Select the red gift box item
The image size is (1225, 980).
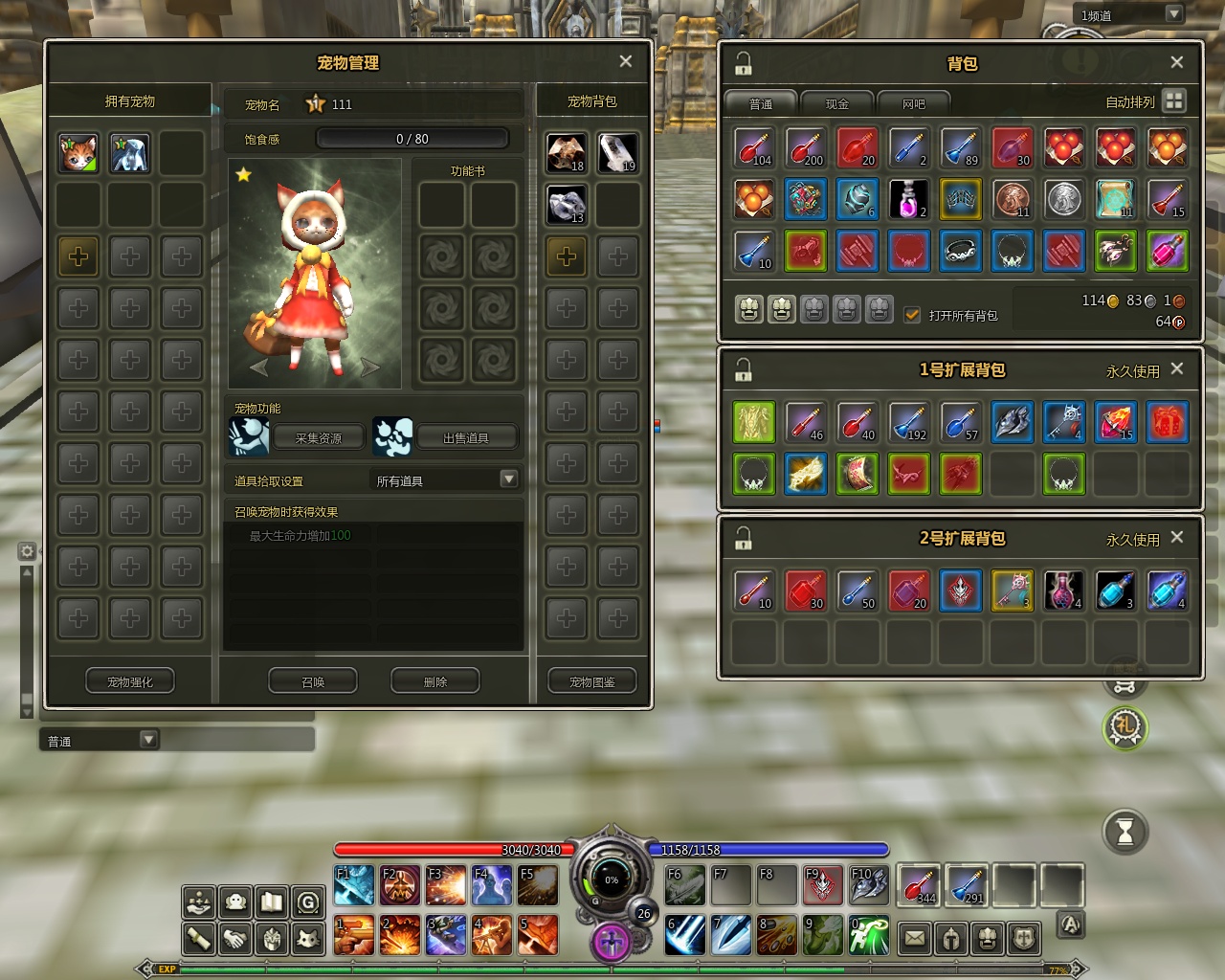(x=1167, y=422)
